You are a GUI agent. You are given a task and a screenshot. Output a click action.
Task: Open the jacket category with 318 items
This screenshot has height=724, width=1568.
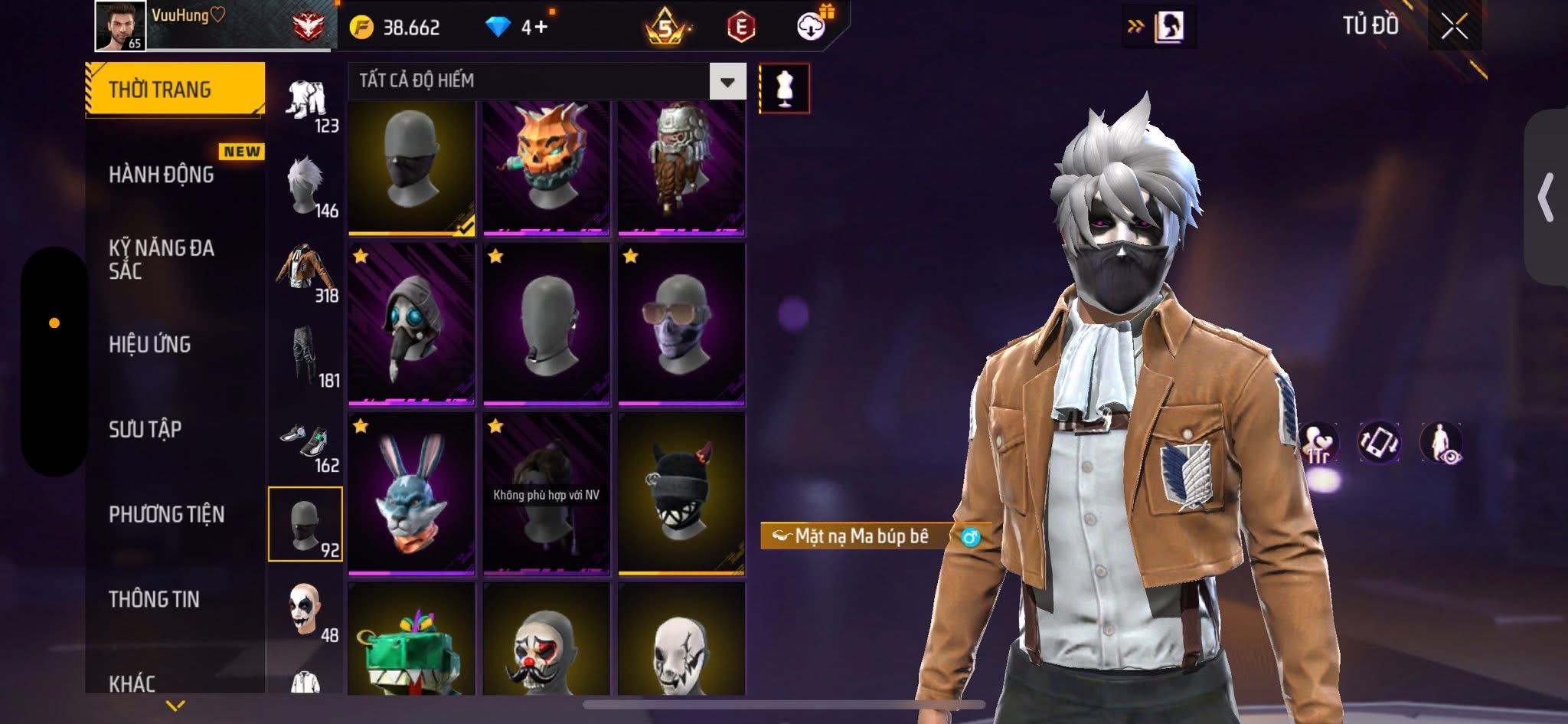click(306, 273)
